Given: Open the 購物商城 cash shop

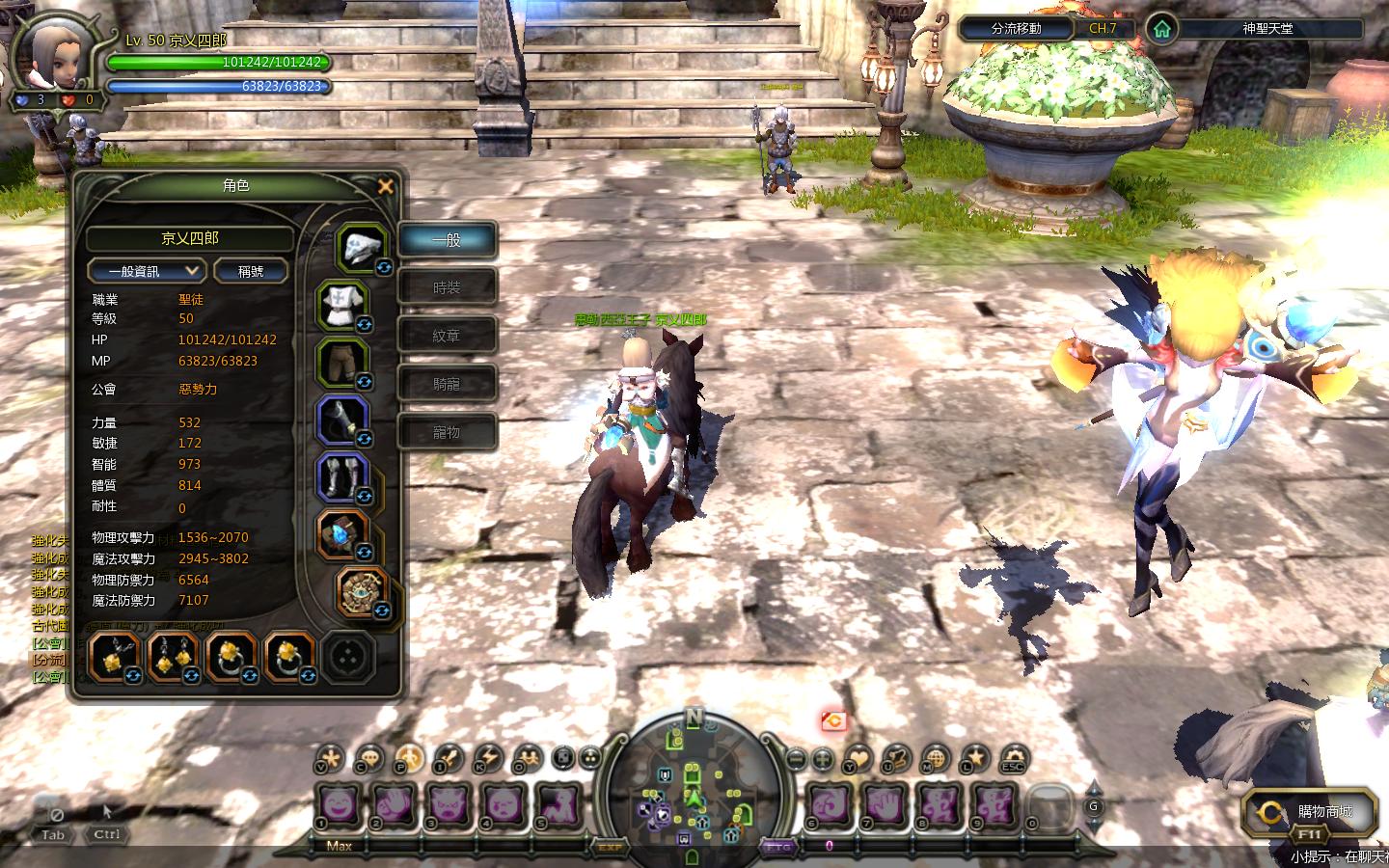Looking at the screenshot, I should pos(1310,813).
